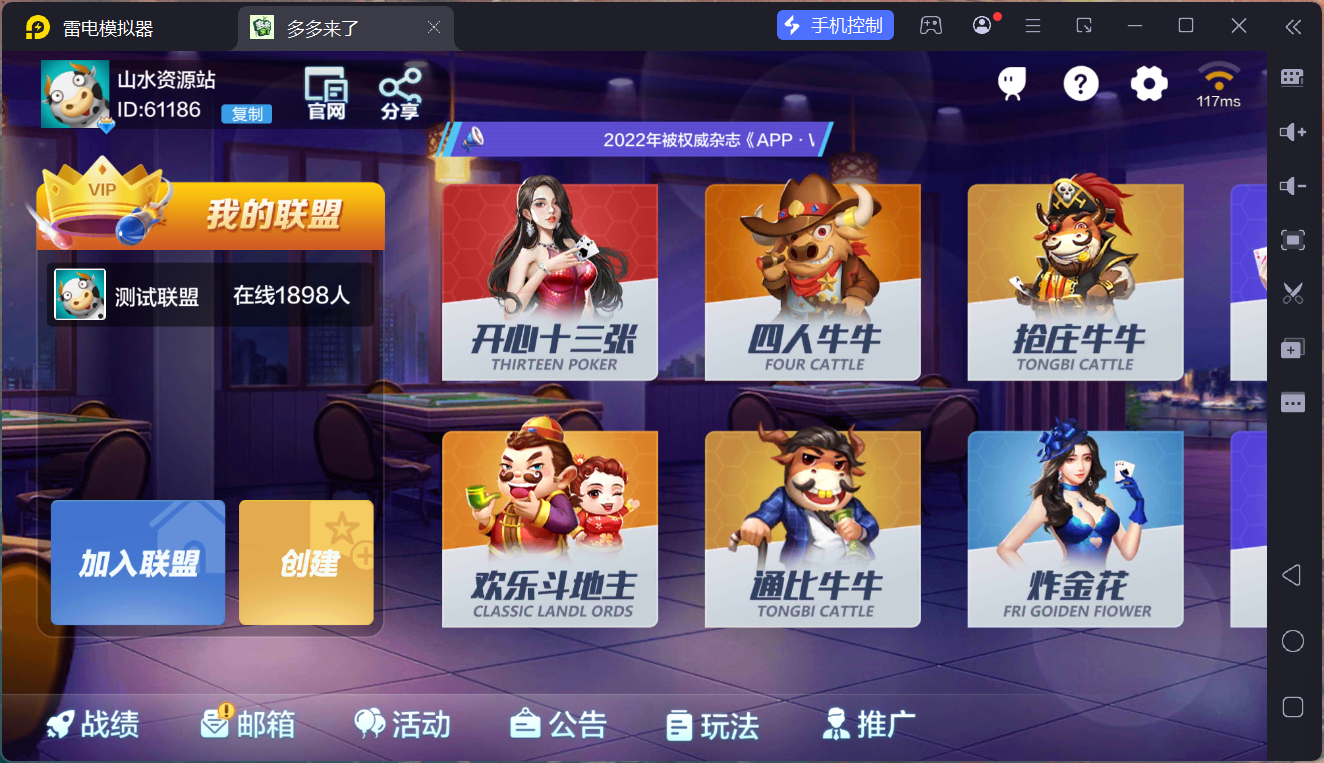The image size is (1324, 763).
Task: Start the 炸金花 card game
Action: coord(1075,528)
